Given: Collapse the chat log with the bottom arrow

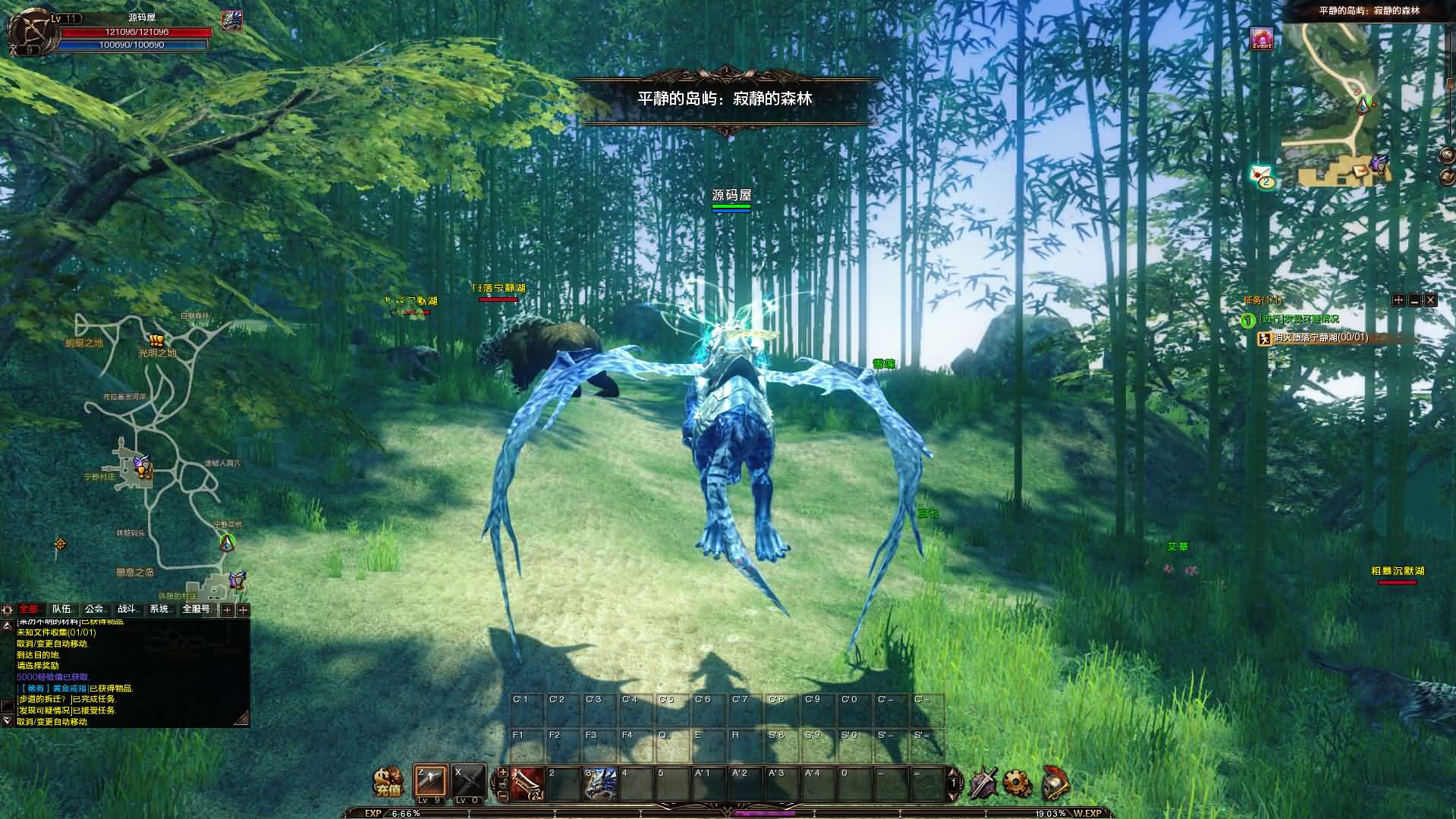Looking at the screenshot, I should point(7,720).
